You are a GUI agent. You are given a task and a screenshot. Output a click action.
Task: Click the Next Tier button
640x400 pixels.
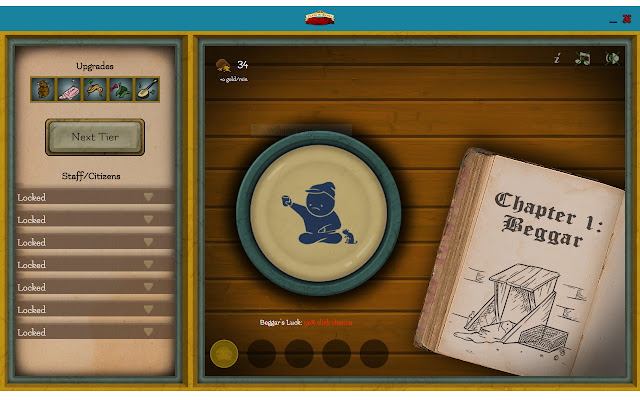95,136
